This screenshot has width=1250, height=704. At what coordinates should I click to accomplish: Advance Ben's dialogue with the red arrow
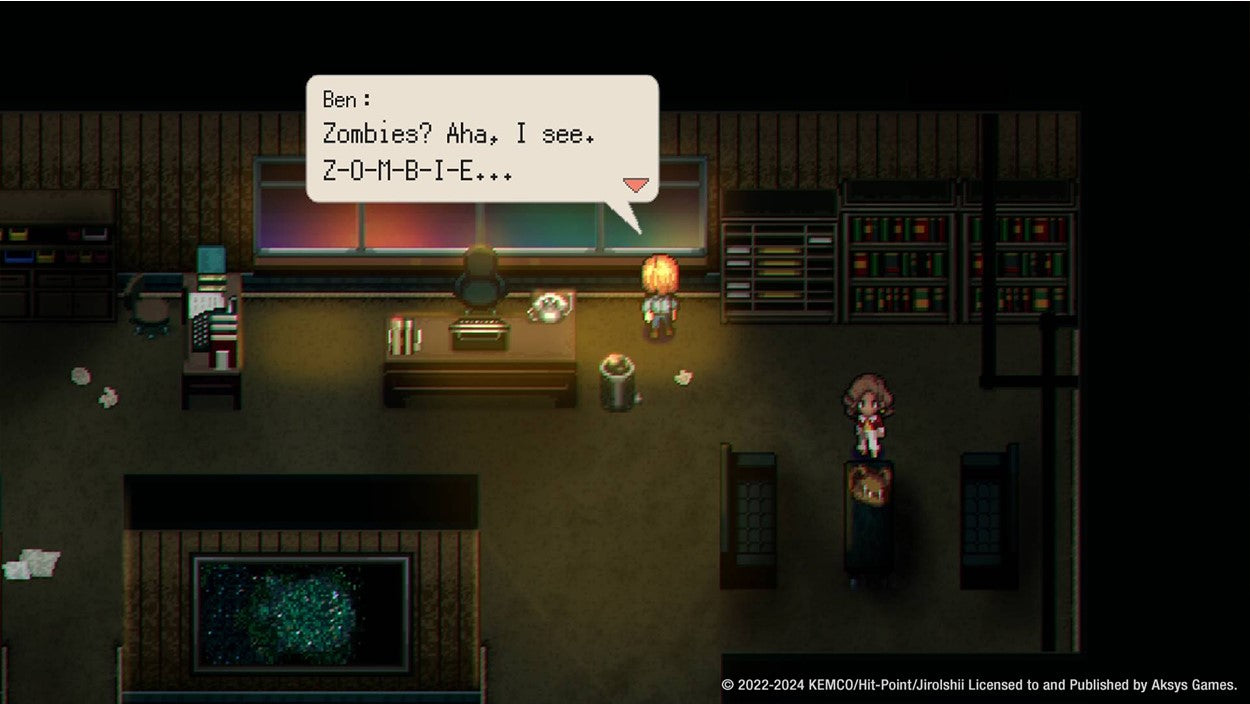pyautogui.click(x=636, y=185)
